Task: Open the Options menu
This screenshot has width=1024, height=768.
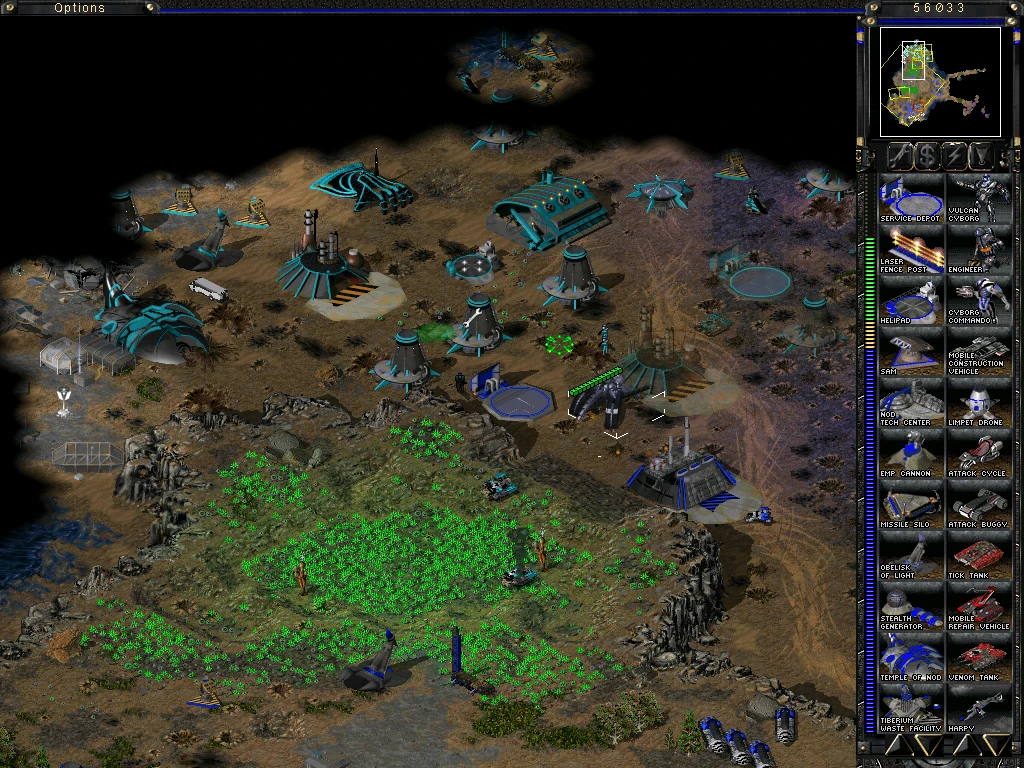Action: pos(79,8)
